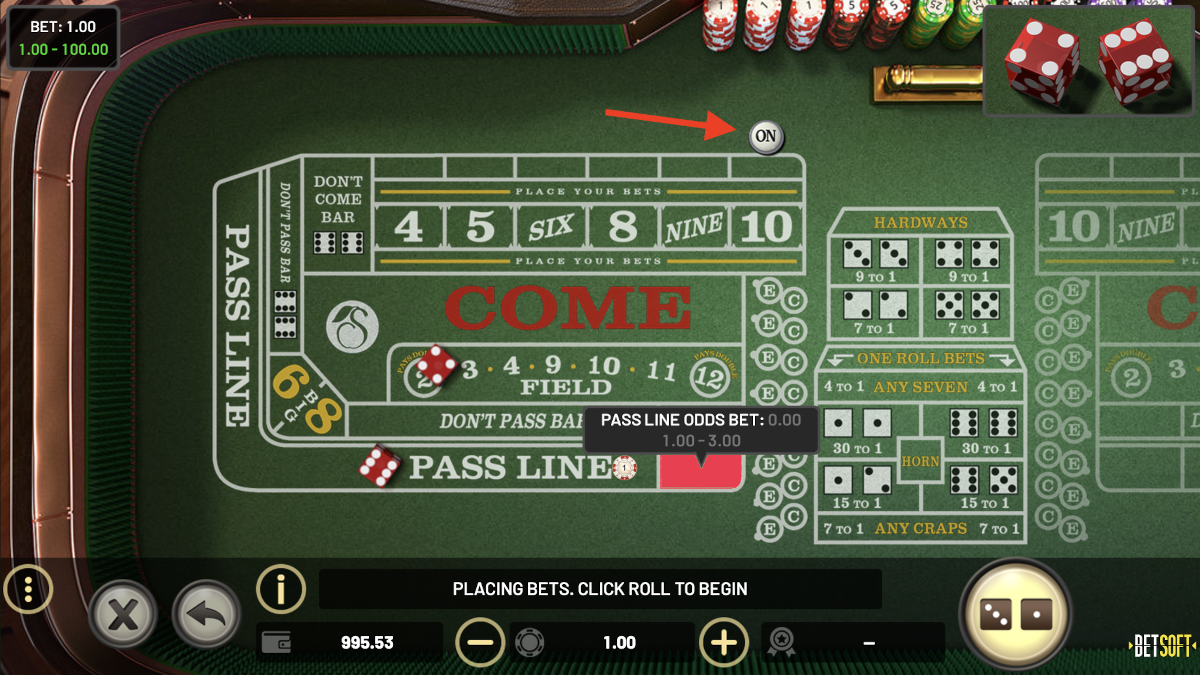Place a bet on the red Pass Line Odds area
The width and height of the screenshot is (1200, 675).
[700, 472]
